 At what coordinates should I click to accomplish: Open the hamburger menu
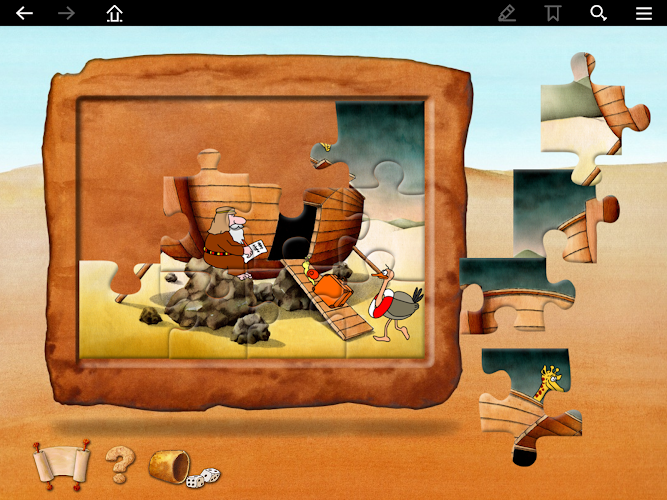[644, 13]
